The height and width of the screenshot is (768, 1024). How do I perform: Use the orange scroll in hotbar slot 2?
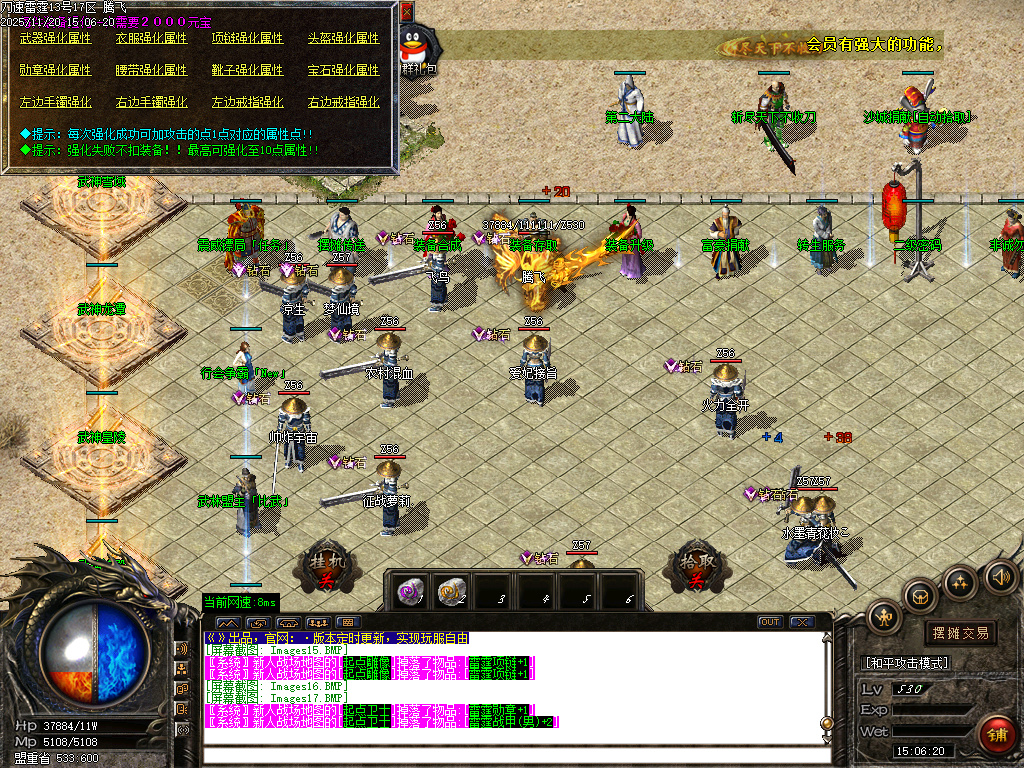(452, 590)
